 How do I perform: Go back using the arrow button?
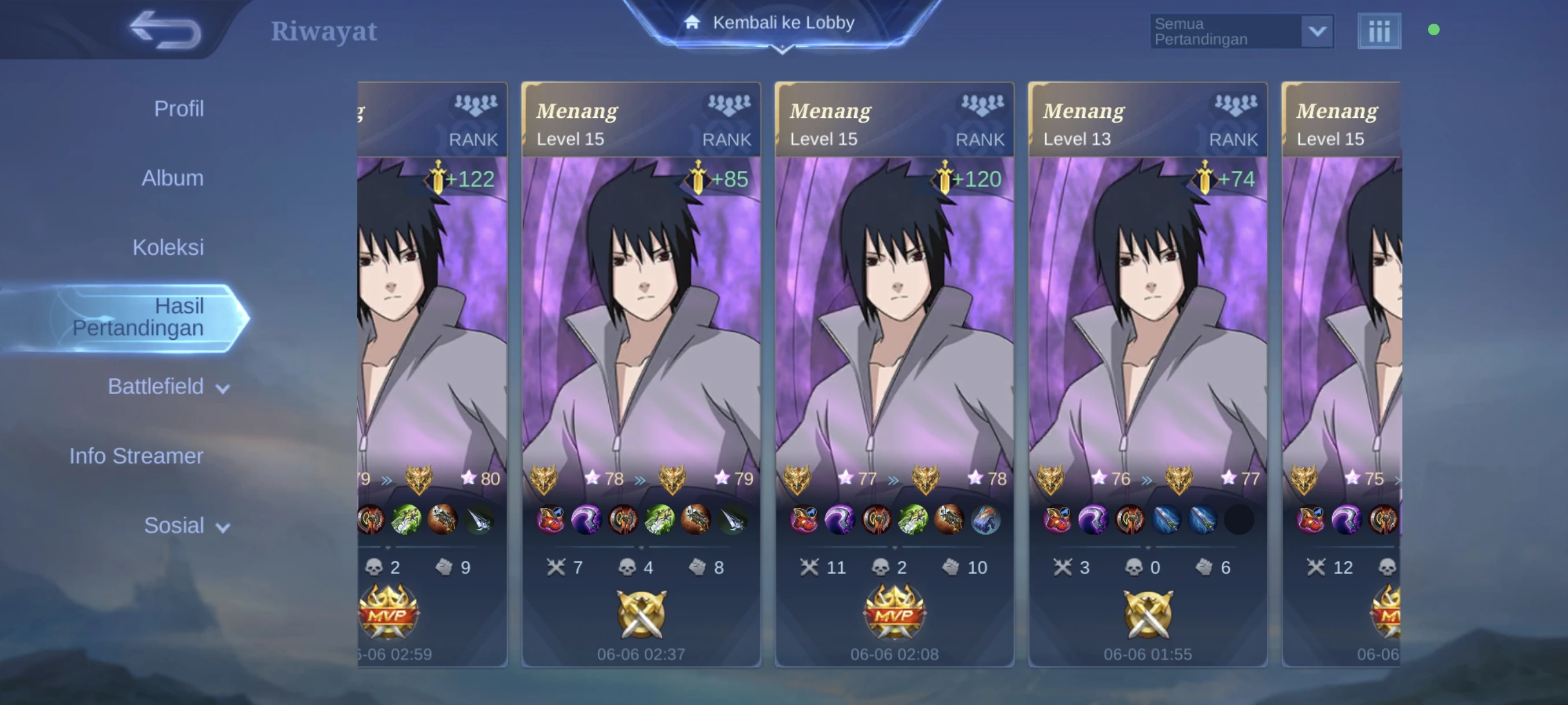click(x=165, y=29)
